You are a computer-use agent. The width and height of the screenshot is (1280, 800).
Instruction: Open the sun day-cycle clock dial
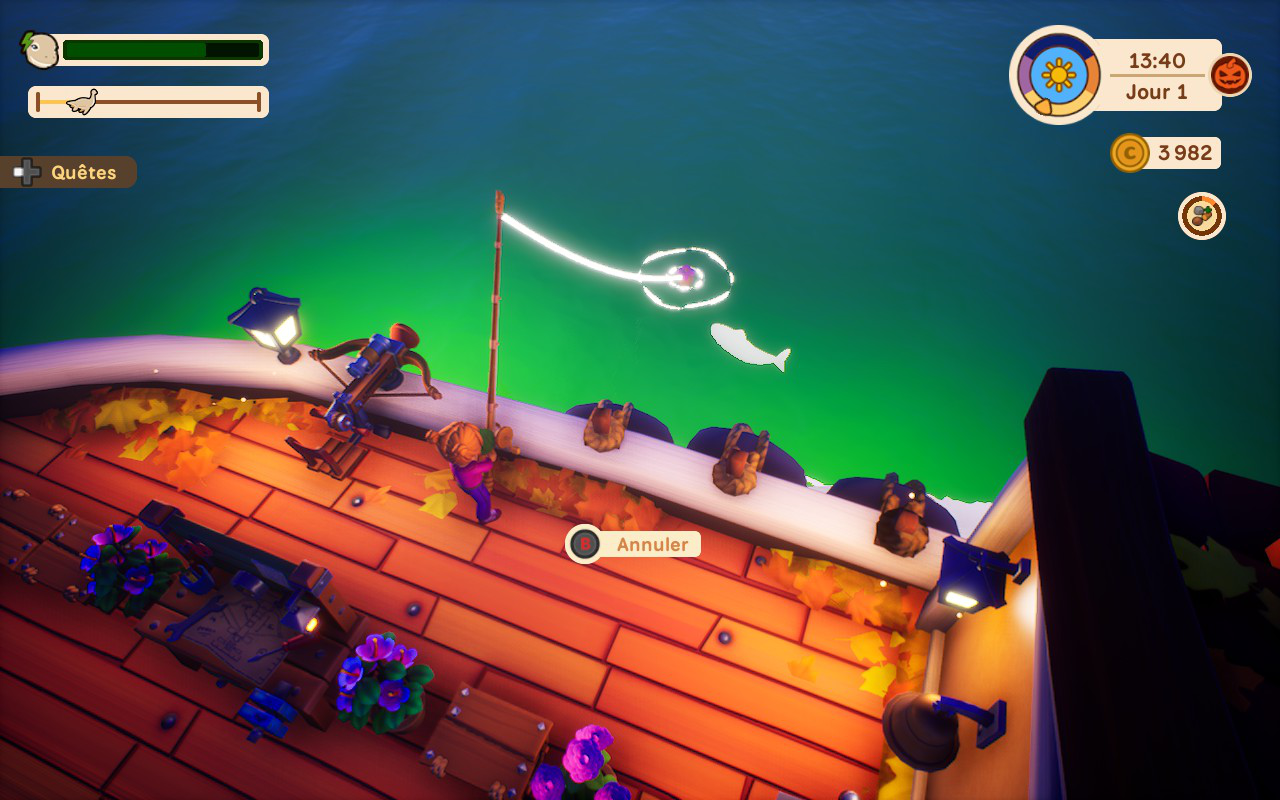point(1058,75)
